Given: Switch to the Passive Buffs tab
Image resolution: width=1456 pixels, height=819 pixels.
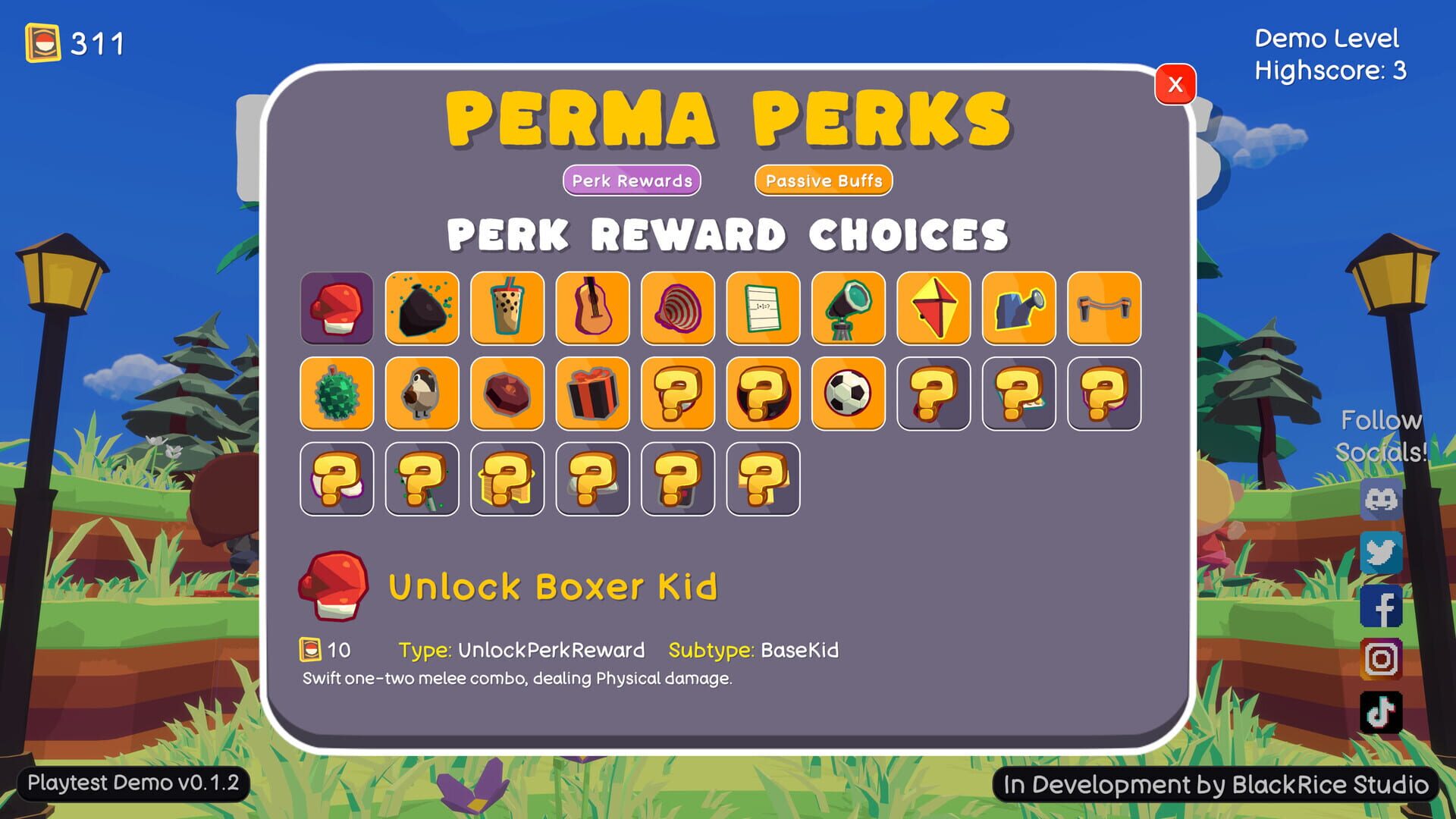Looking at the screenshot, I should [823, 180].
